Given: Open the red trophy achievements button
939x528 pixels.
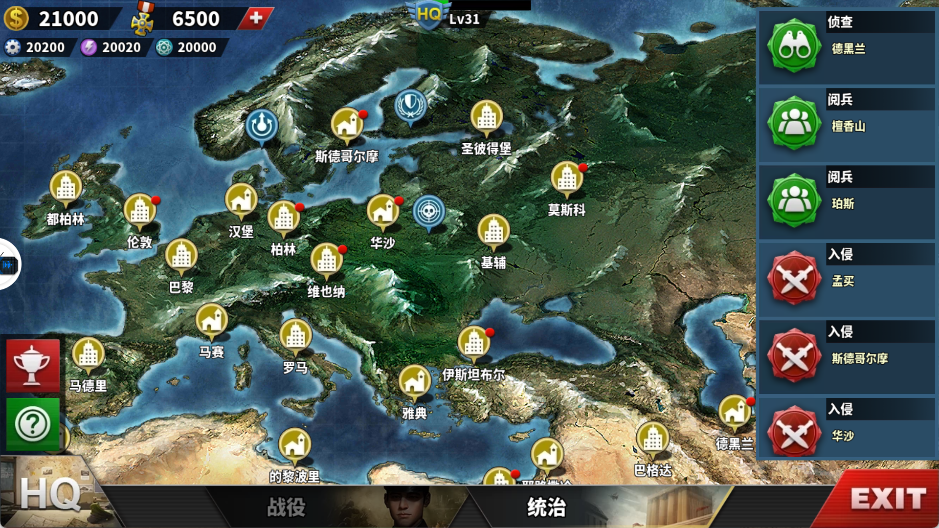Looking at the screenshot, I should coord(33,365).
